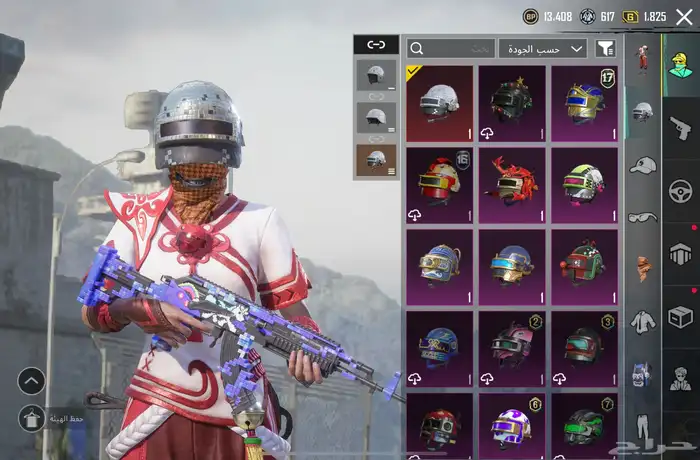
Task: Open the filter funnel options
Action: coord(606,48)
